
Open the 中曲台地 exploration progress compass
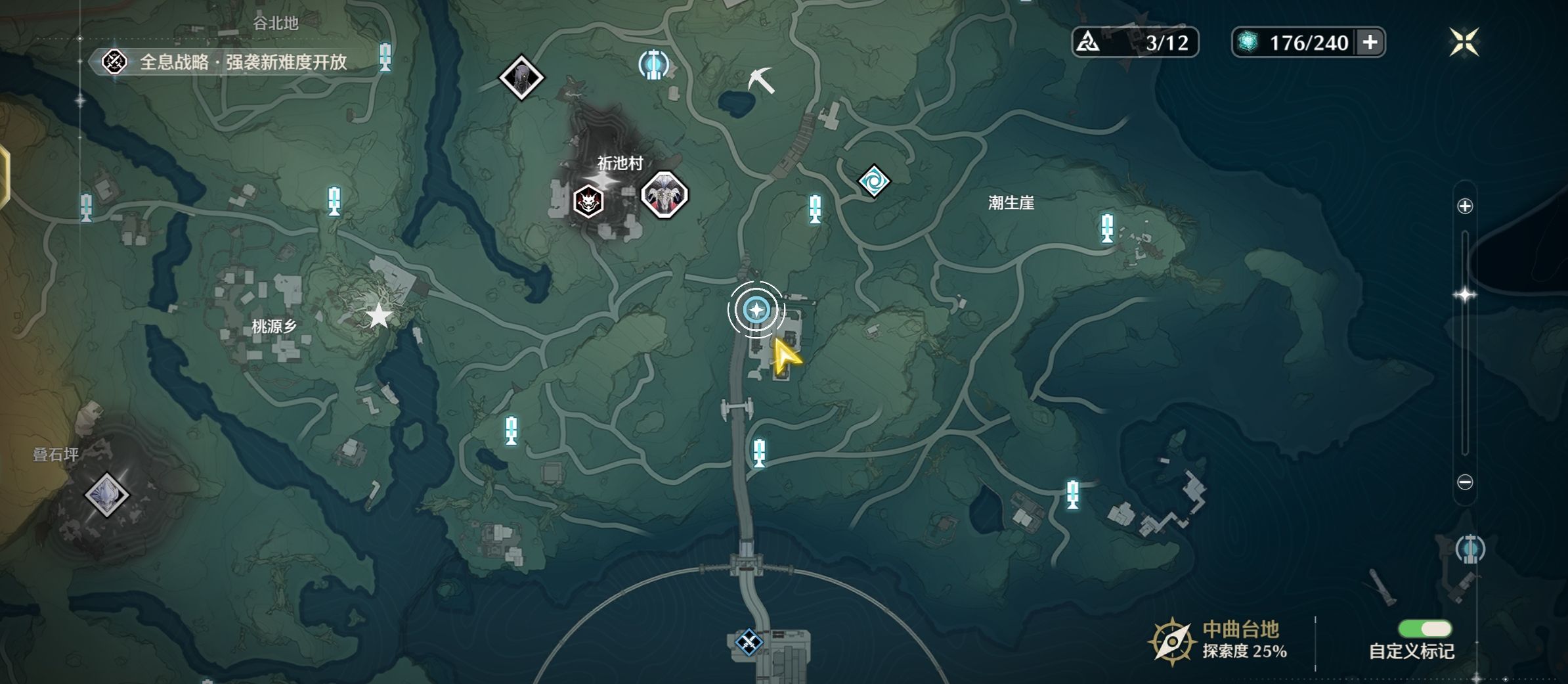[x=1171, y=641]
